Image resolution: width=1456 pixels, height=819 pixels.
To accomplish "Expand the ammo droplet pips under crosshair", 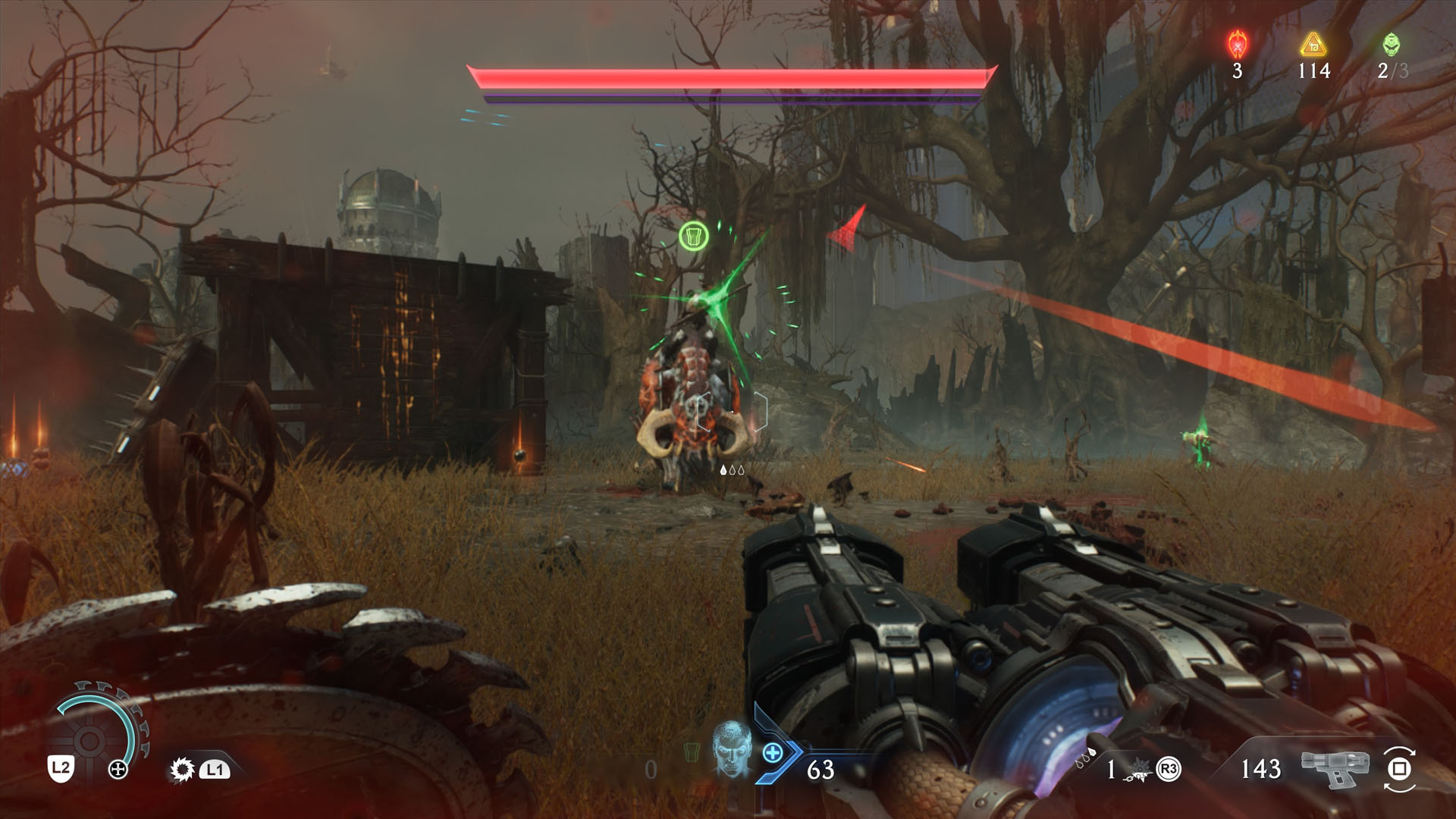I will tap(733, 469).
